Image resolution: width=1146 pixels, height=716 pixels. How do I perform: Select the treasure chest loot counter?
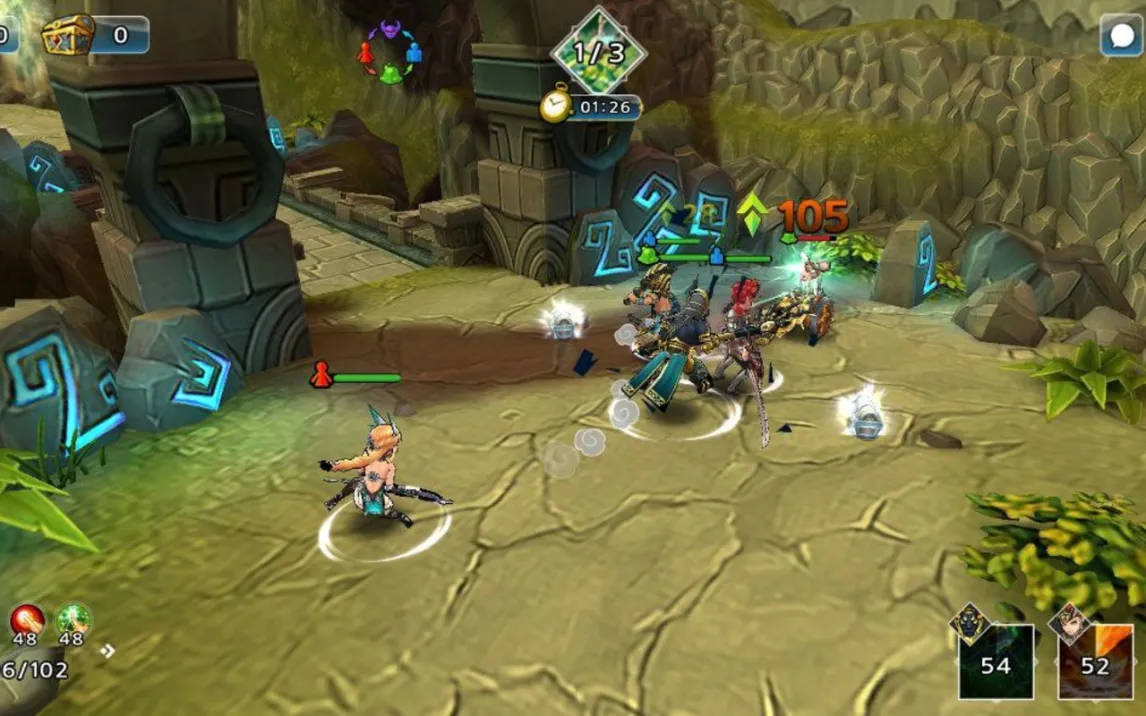pyautogui.click(x=94, y=35)
